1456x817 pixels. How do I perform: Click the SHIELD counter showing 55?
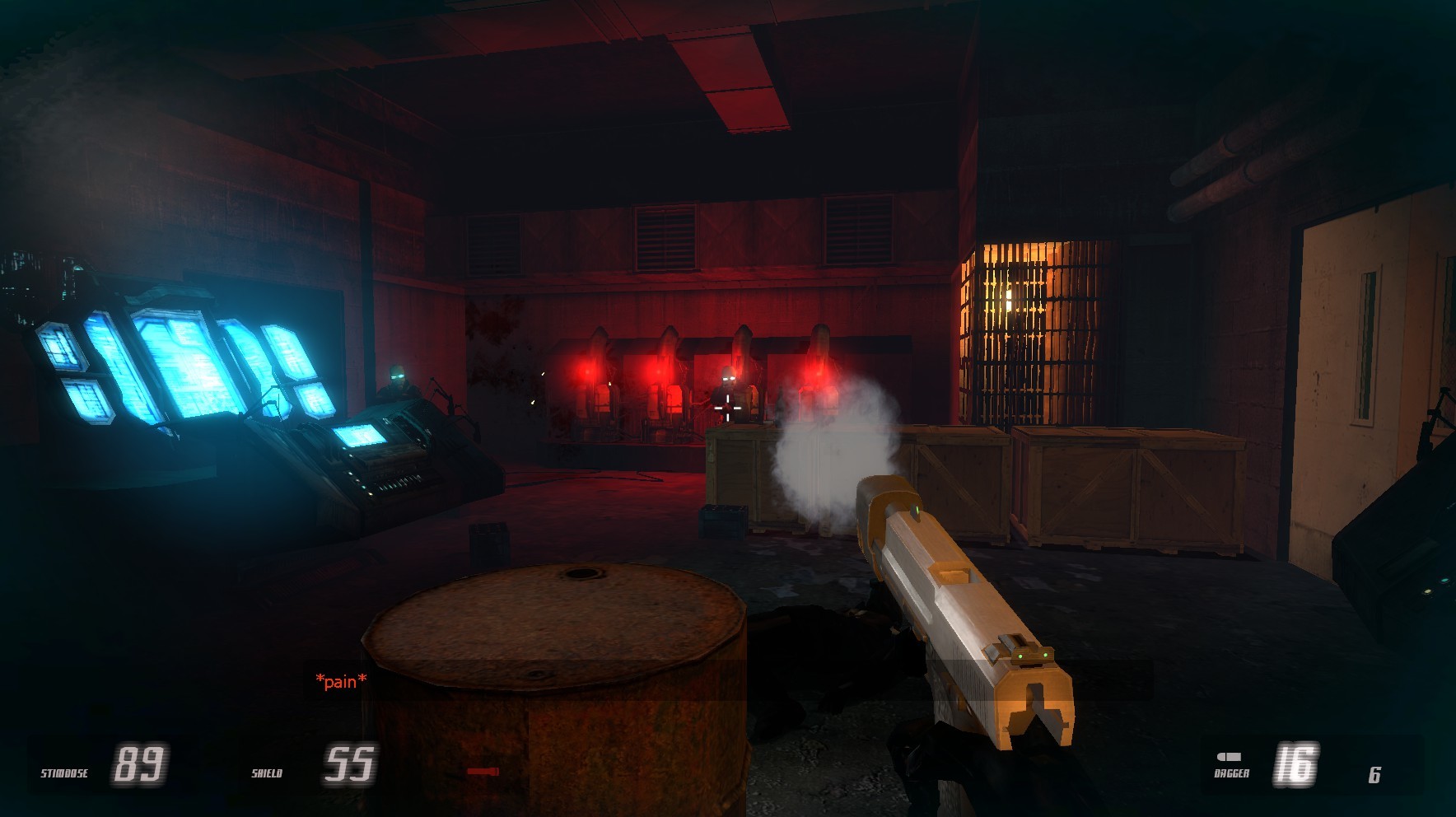pos(350,763)
